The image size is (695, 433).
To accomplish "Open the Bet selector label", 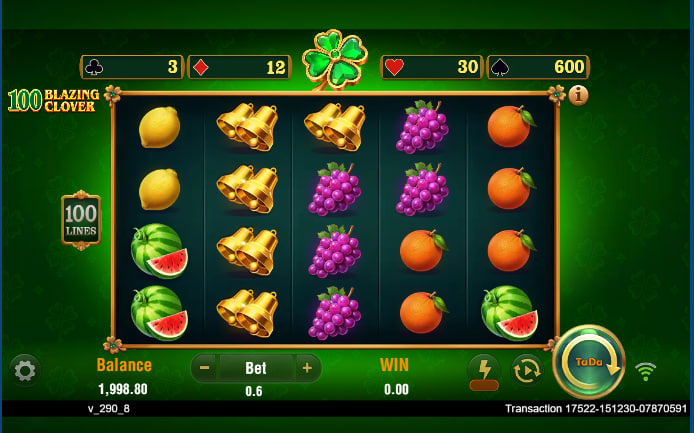I will pos(256,368).
